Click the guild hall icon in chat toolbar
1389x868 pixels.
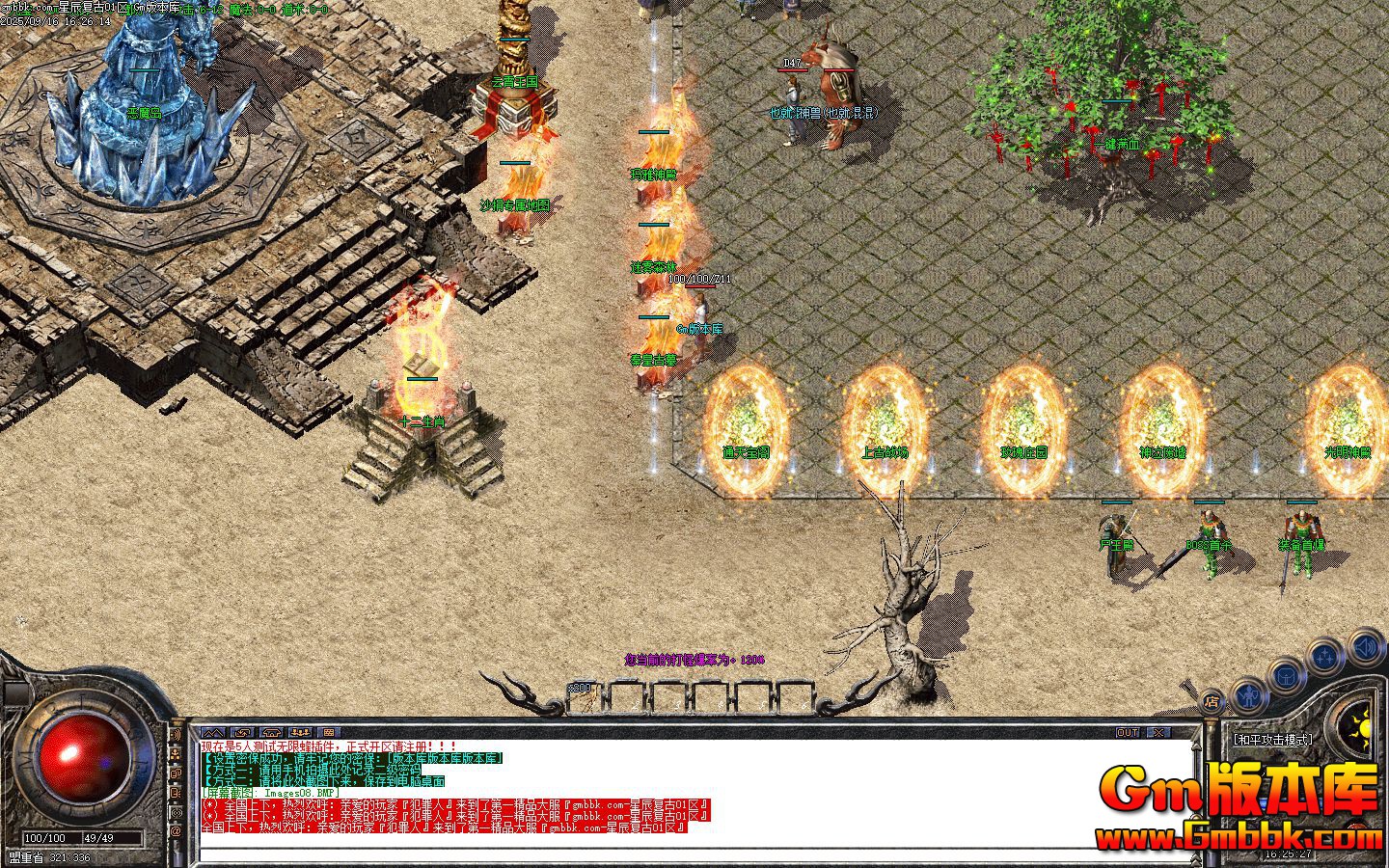(272, 733)
